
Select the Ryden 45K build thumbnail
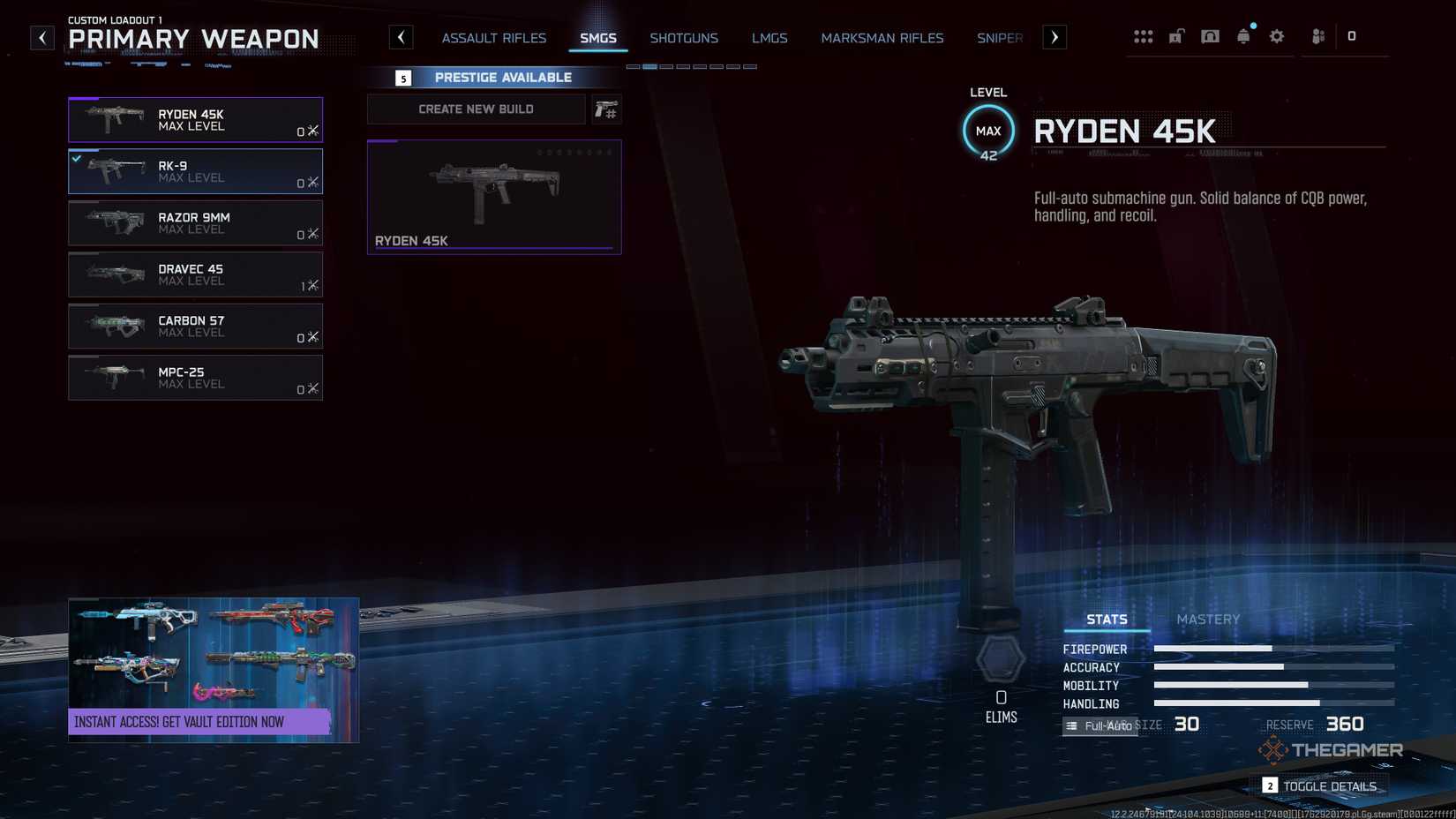(x=493, y=196)
